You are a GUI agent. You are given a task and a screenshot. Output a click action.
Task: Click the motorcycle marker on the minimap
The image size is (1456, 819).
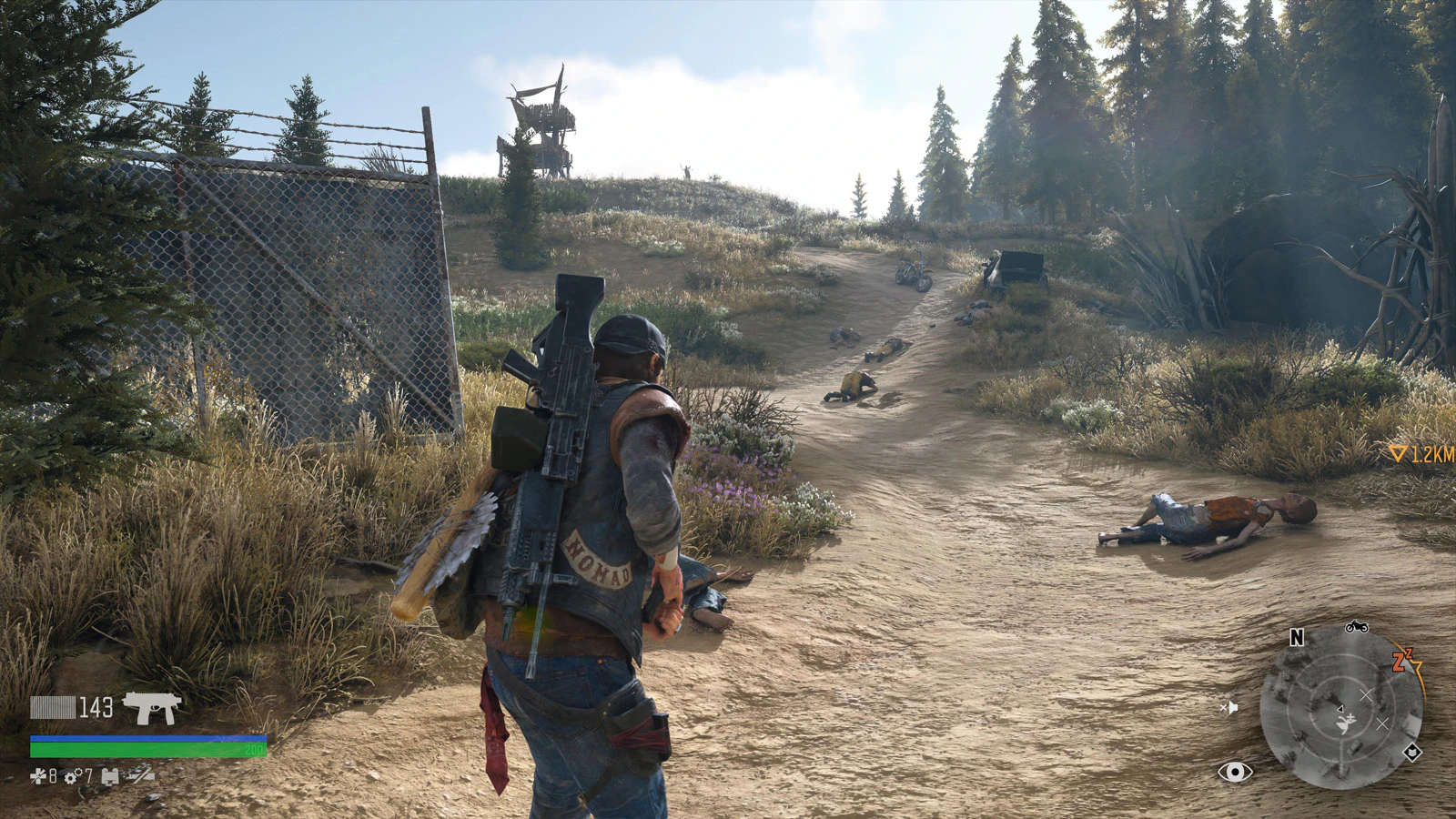coord(1356,626)
